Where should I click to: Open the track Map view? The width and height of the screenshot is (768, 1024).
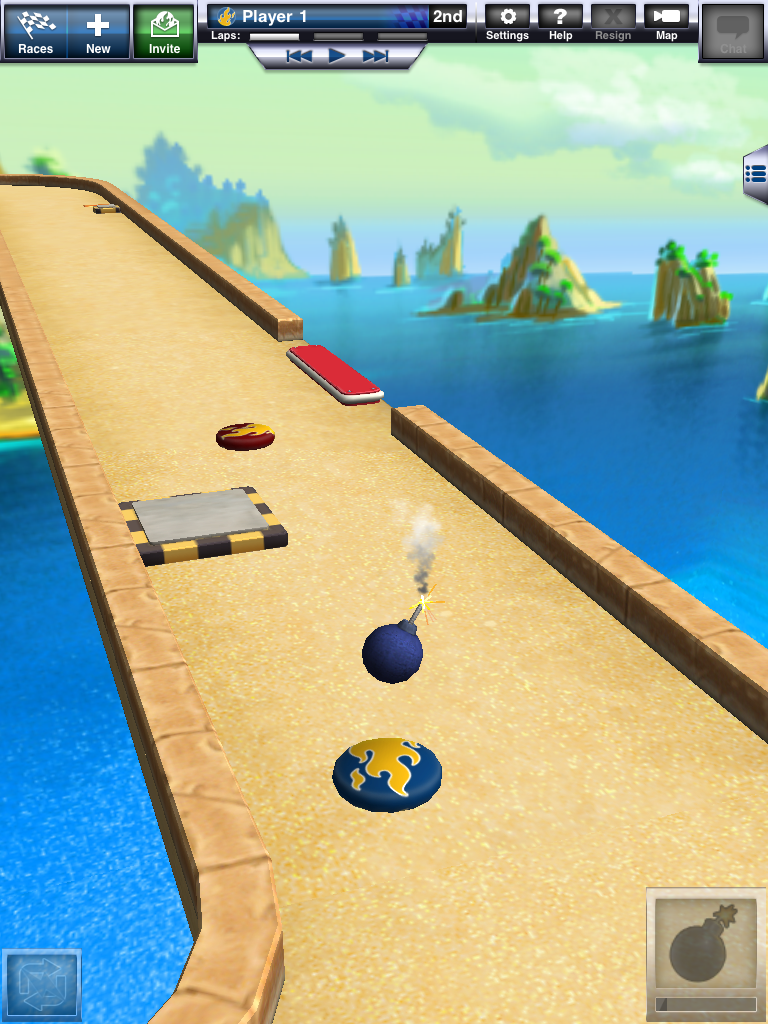[666, 23]
